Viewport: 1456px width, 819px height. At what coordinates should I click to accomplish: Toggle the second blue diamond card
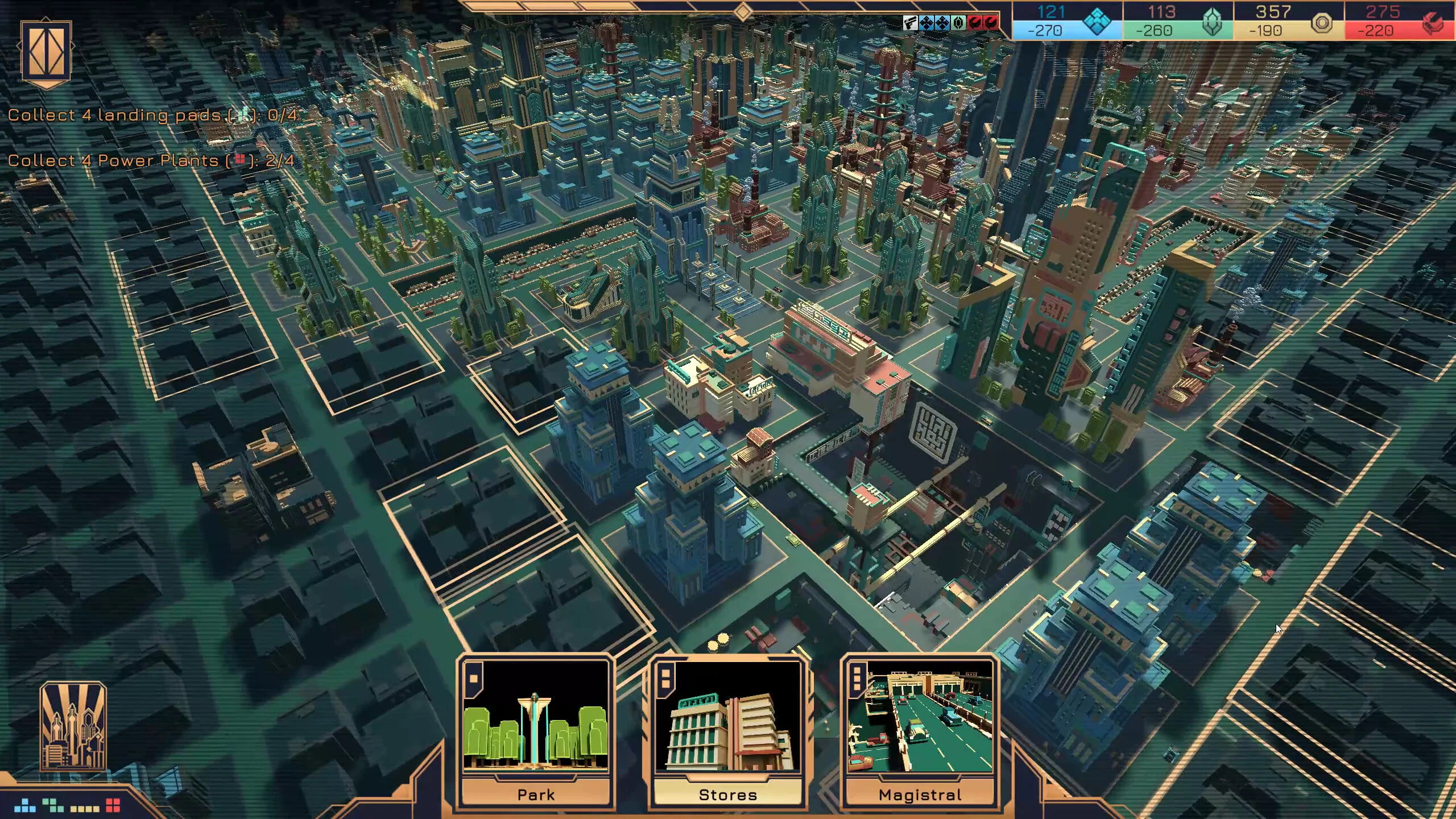pyautogui.click(x=942, y=23)
